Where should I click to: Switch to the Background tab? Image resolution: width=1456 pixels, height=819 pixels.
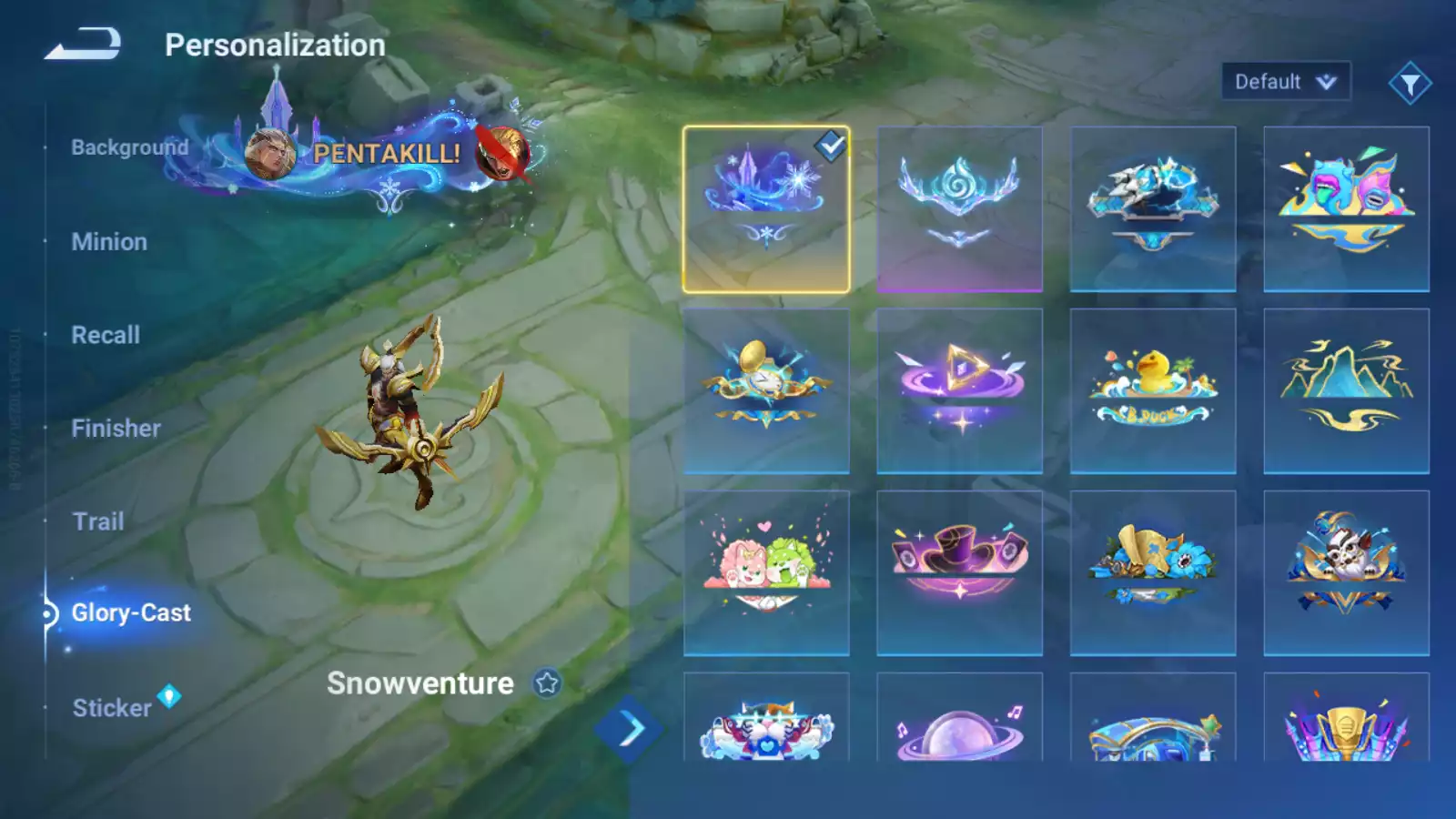[x=129, y=147]
